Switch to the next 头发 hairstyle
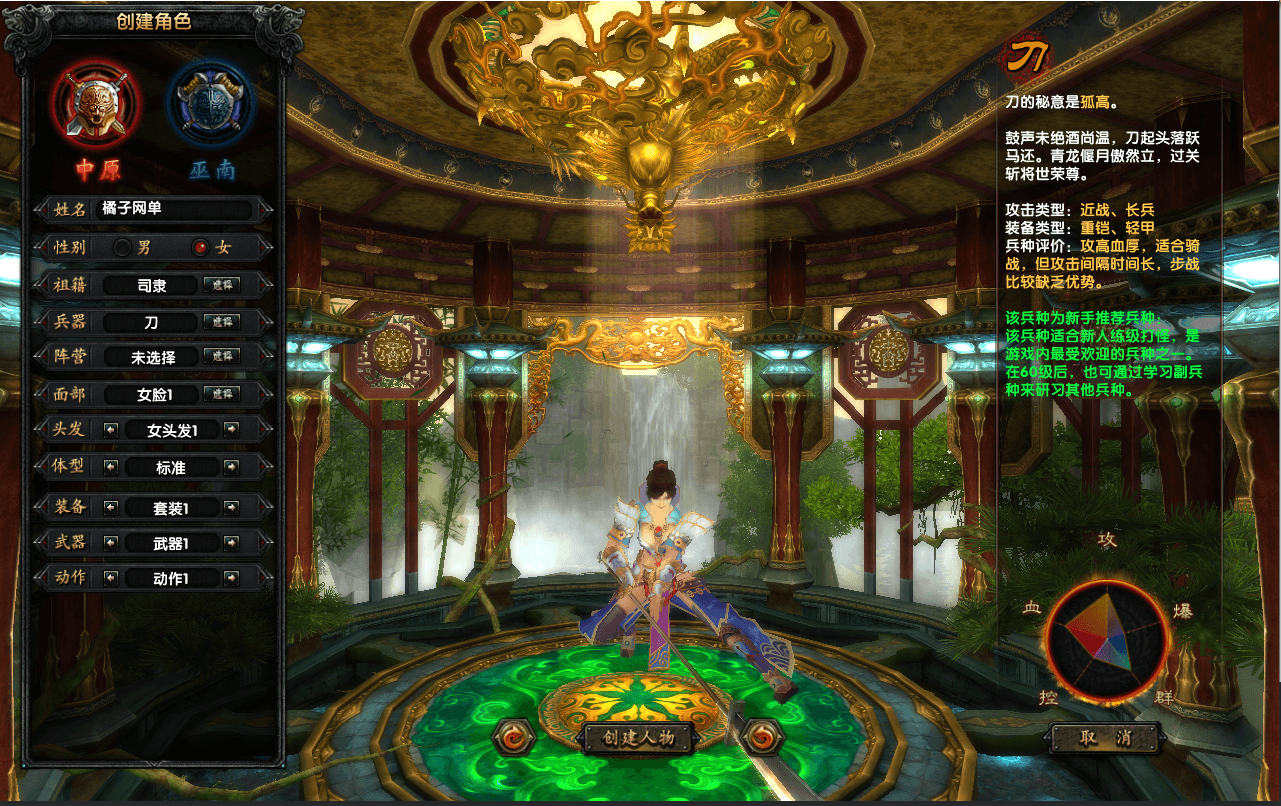The width and height of the screenshot is (1281, 806). click(x=231, y=430)
